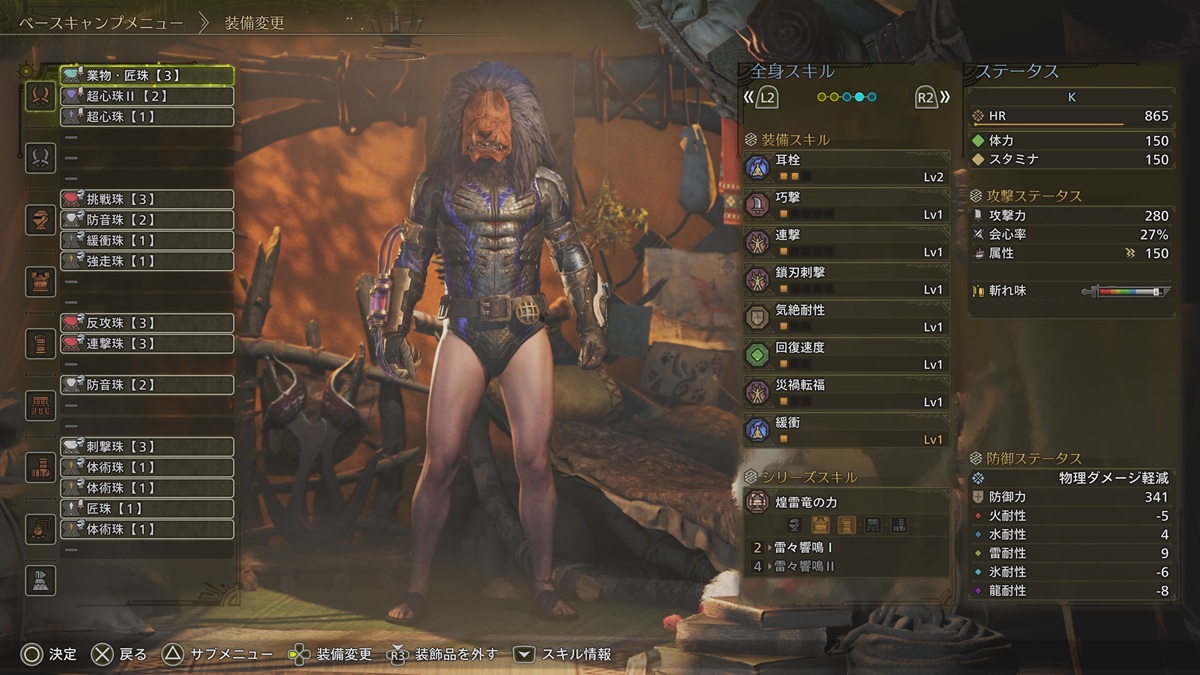This screenshot has height=675, width=1200.
Task: Choose the gauntlet arm armor icon
Action: pos(40,343)
